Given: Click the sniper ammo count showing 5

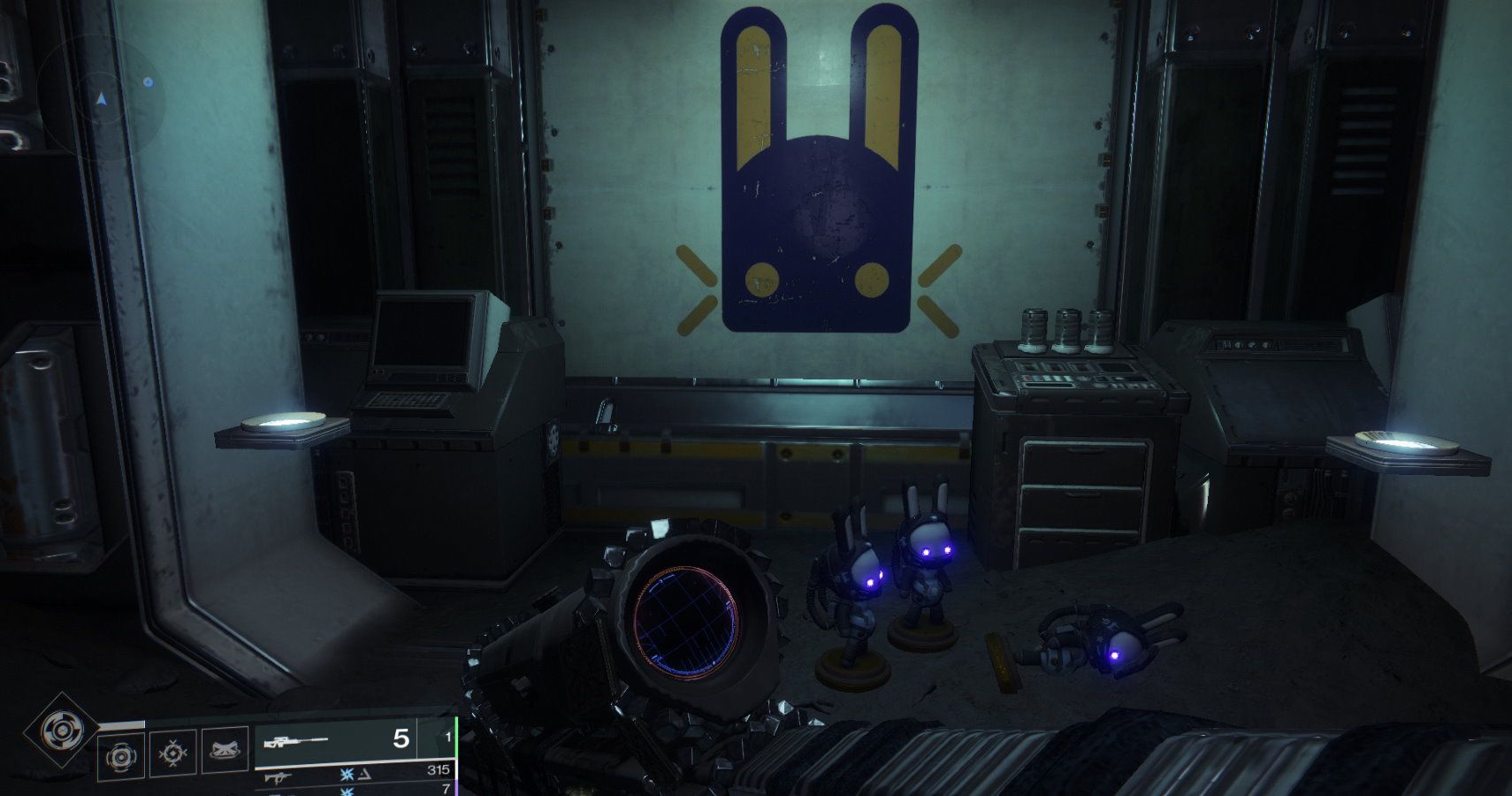Looking at the screenshot, I should 401,739.
